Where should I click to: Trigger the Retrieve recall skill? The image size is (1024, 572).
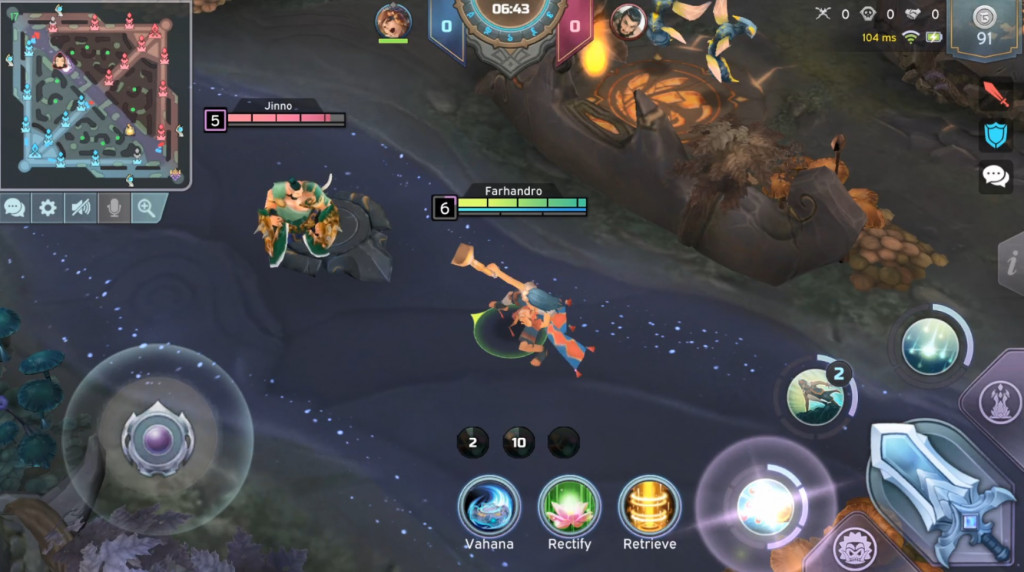pyautogui.click(x=649, y=507)
